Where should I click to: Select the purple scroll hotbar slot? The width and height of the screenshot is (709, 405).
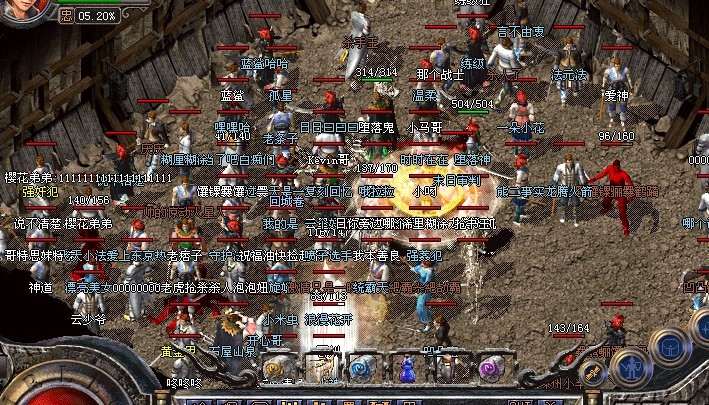490,369
